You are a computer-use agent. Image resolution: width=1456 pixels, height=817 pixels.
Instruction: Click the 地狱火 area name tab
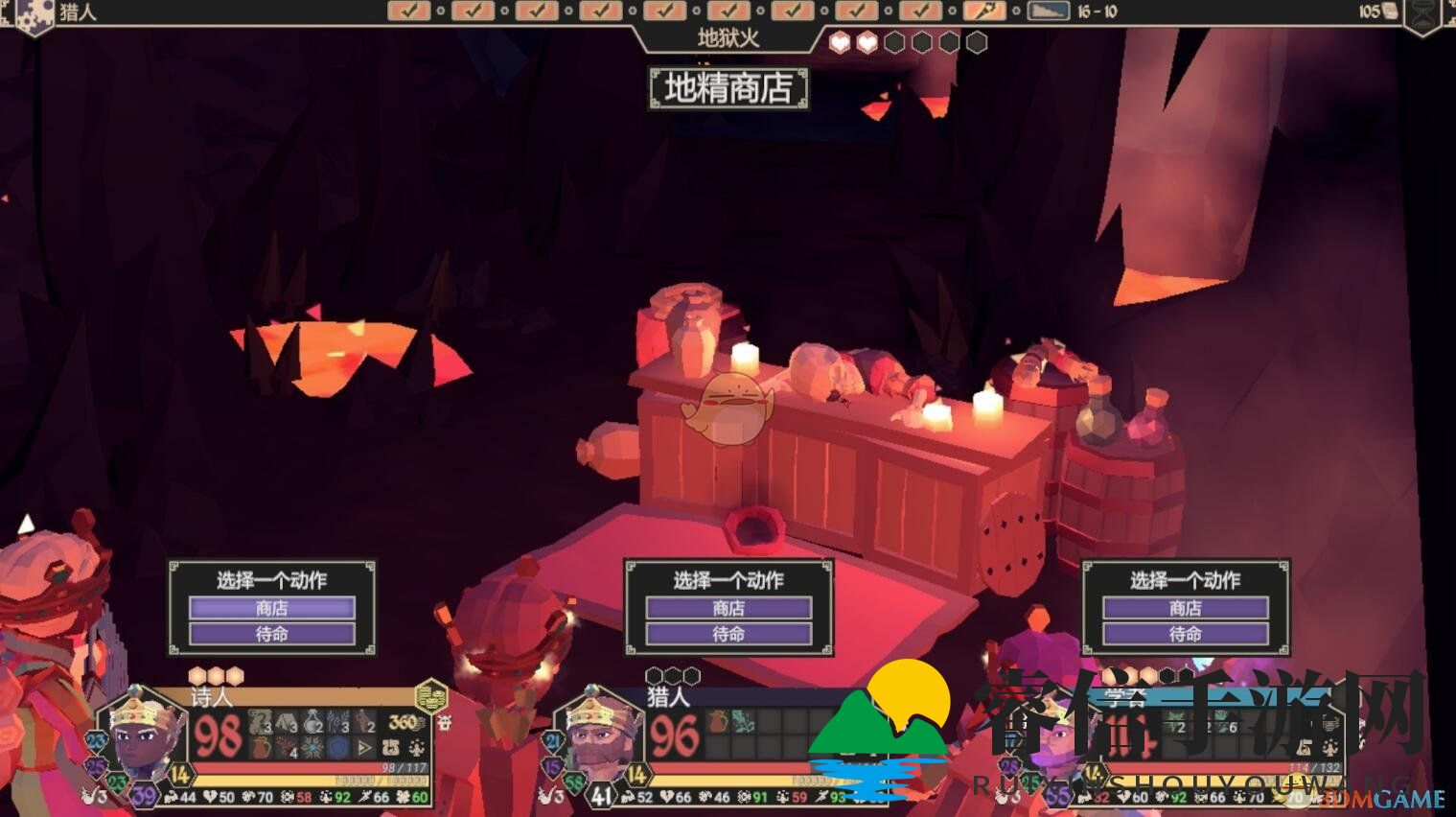[728, 39]
